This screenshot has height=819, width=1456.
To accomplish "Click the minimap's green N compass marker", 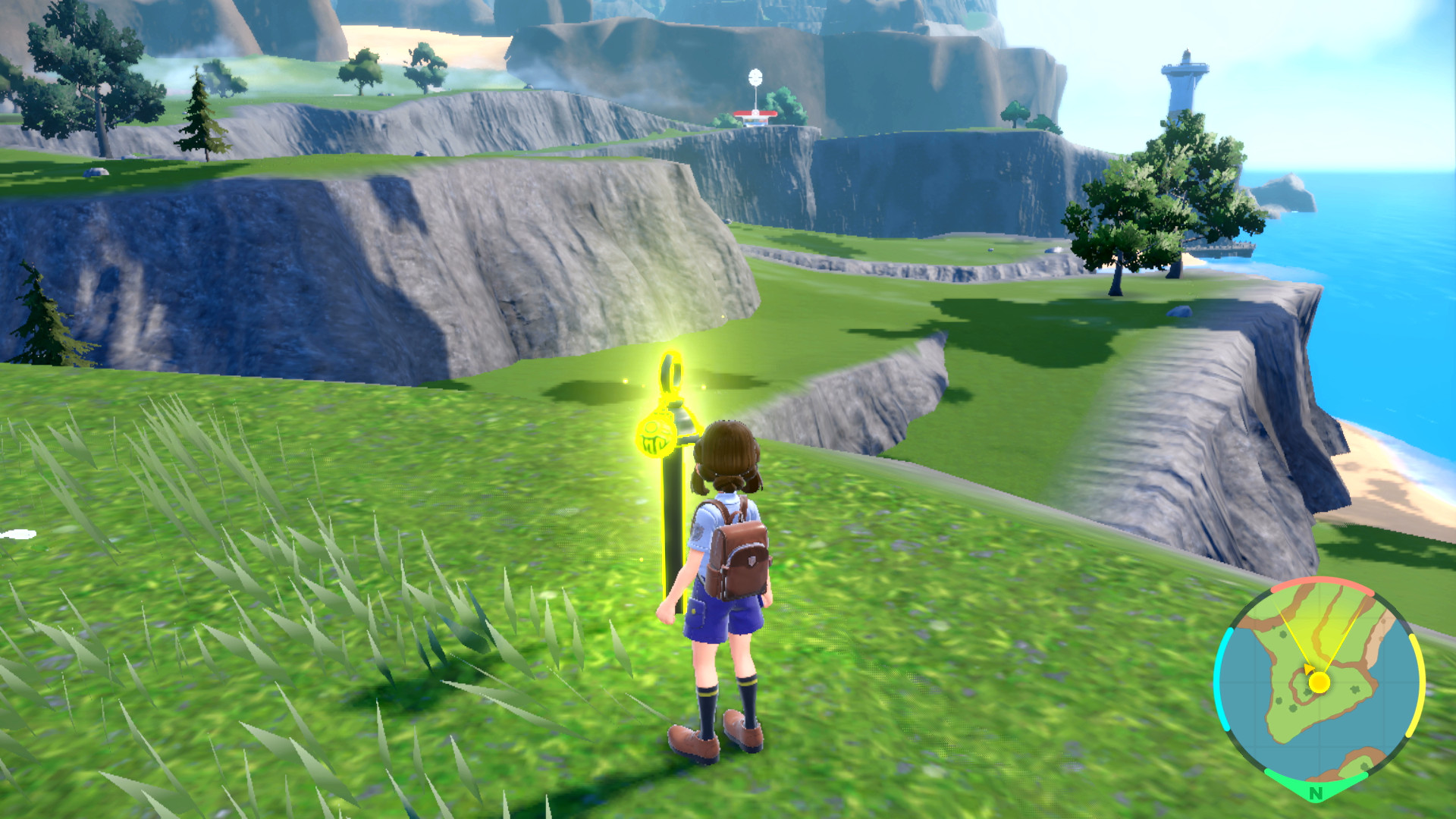I will point(1316,792).
